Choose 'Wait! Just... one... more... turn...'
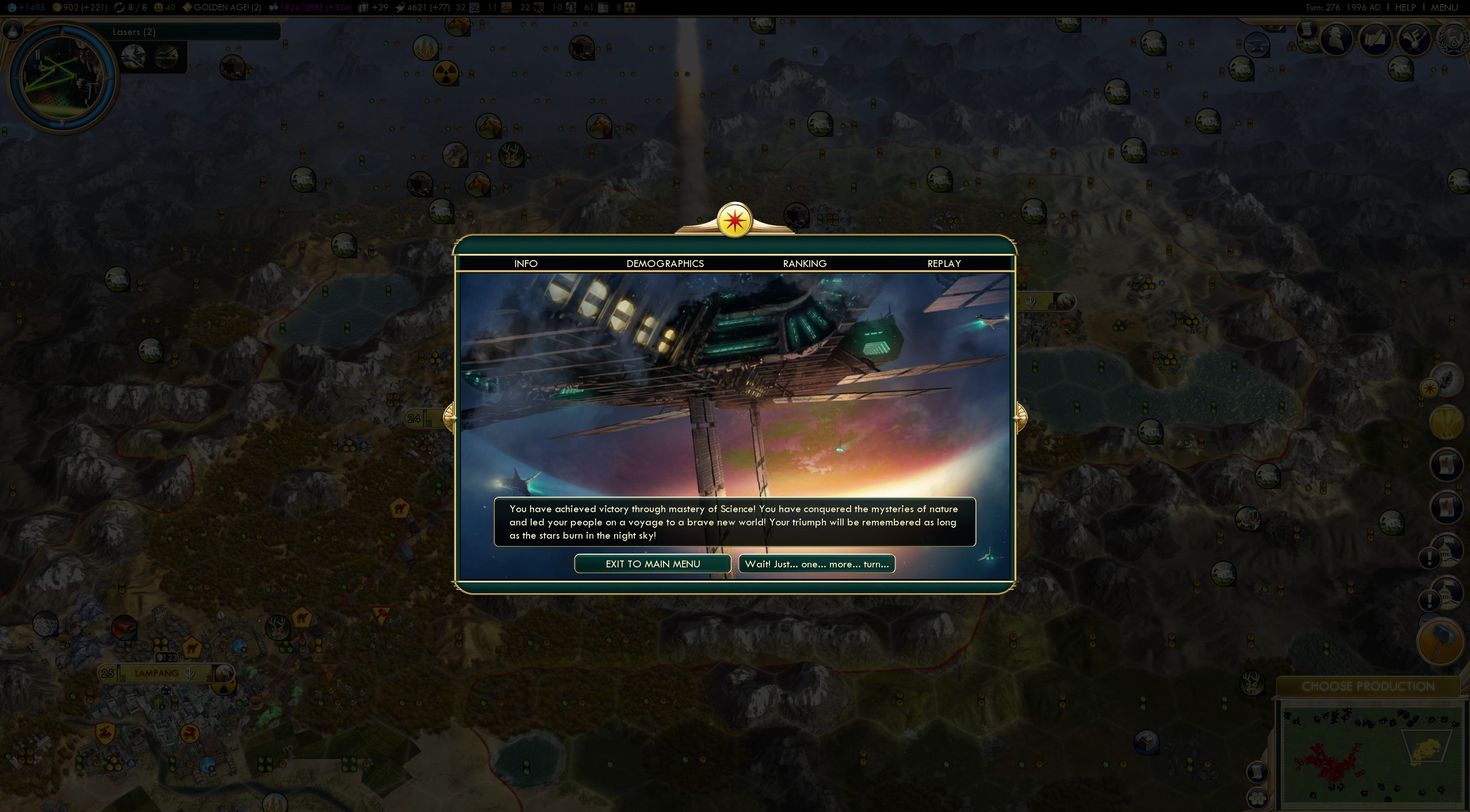The height and width of the screenshot is (812, 1470). tap(816, 564)
